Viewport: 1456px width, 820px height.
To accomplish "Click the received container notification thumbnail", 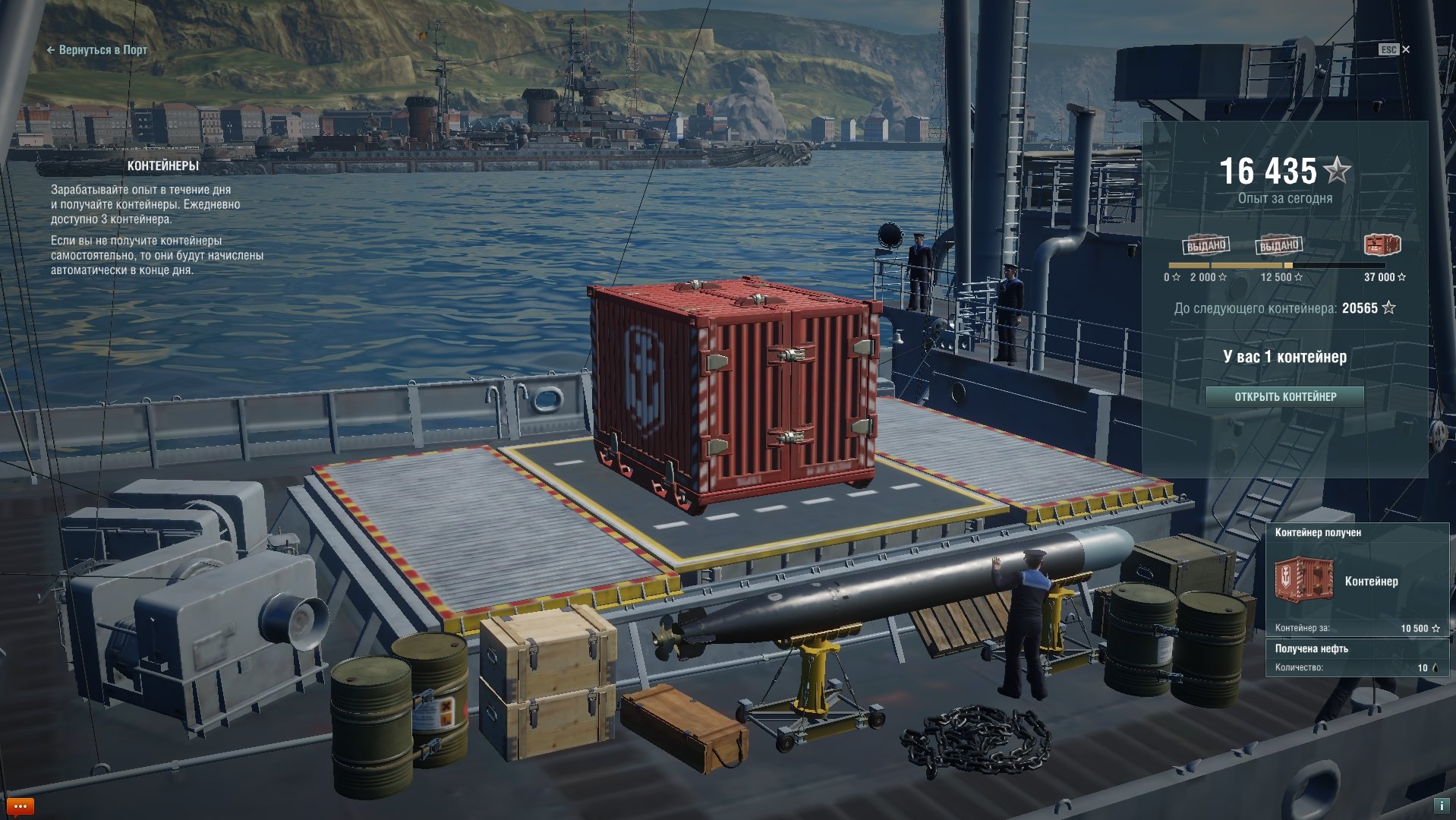I will (1303, 580).
